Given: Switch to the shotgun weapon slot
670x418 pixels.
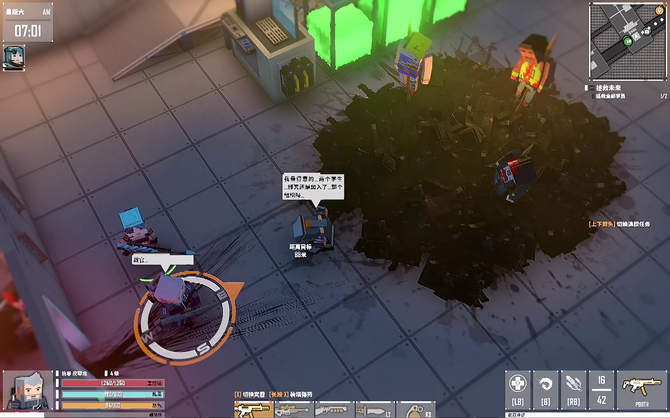Looking at the screenshot, I should [x=335, y=409].
